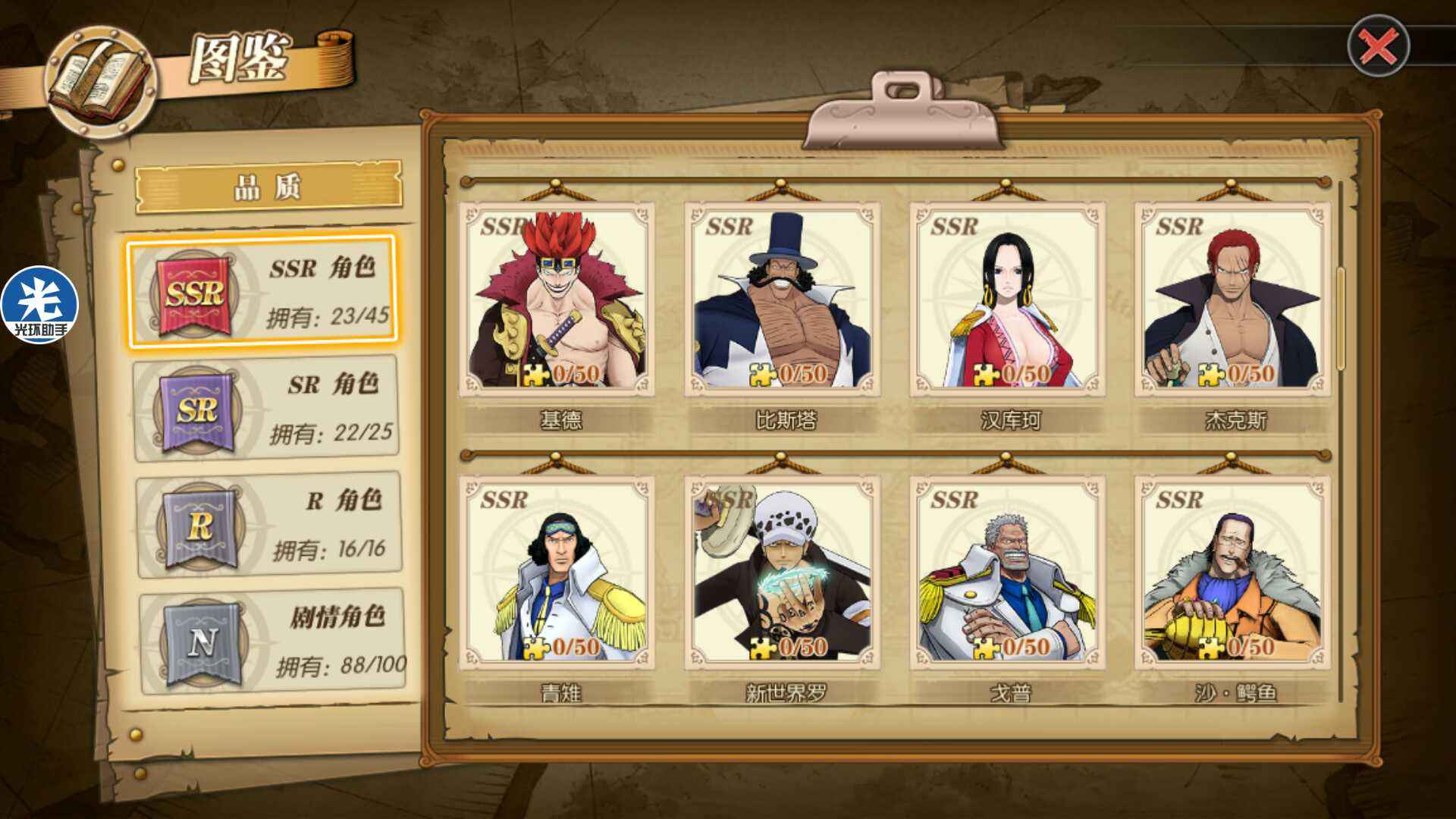1456x819 pixels.
Task: Show the R 角色 list
Action: (x=269, y=525)
